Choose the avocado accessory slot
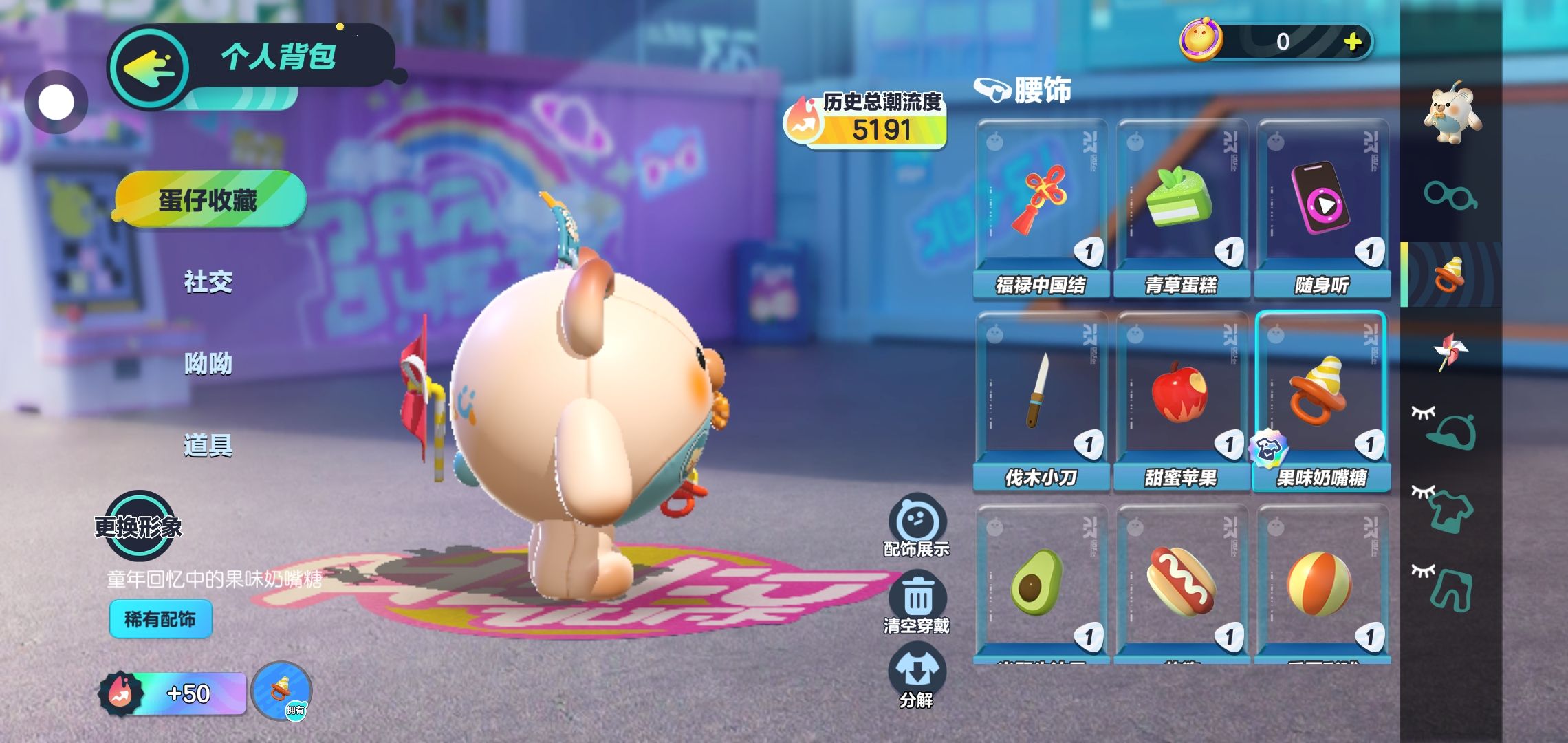The width and height of the screenshot is (1568, 743). pos(1041,585)
